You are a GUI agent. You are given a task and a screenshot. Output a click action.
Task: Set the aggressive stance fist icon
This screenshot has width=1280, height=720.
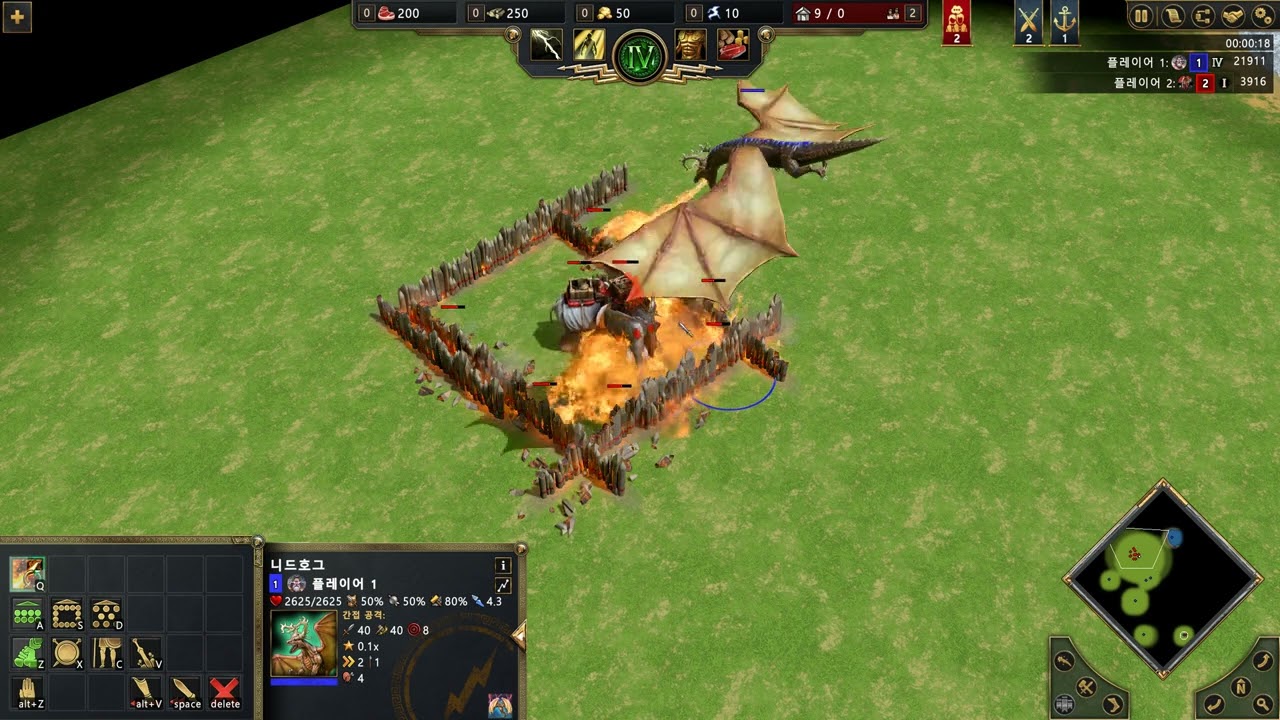click(x=27, y=653)
